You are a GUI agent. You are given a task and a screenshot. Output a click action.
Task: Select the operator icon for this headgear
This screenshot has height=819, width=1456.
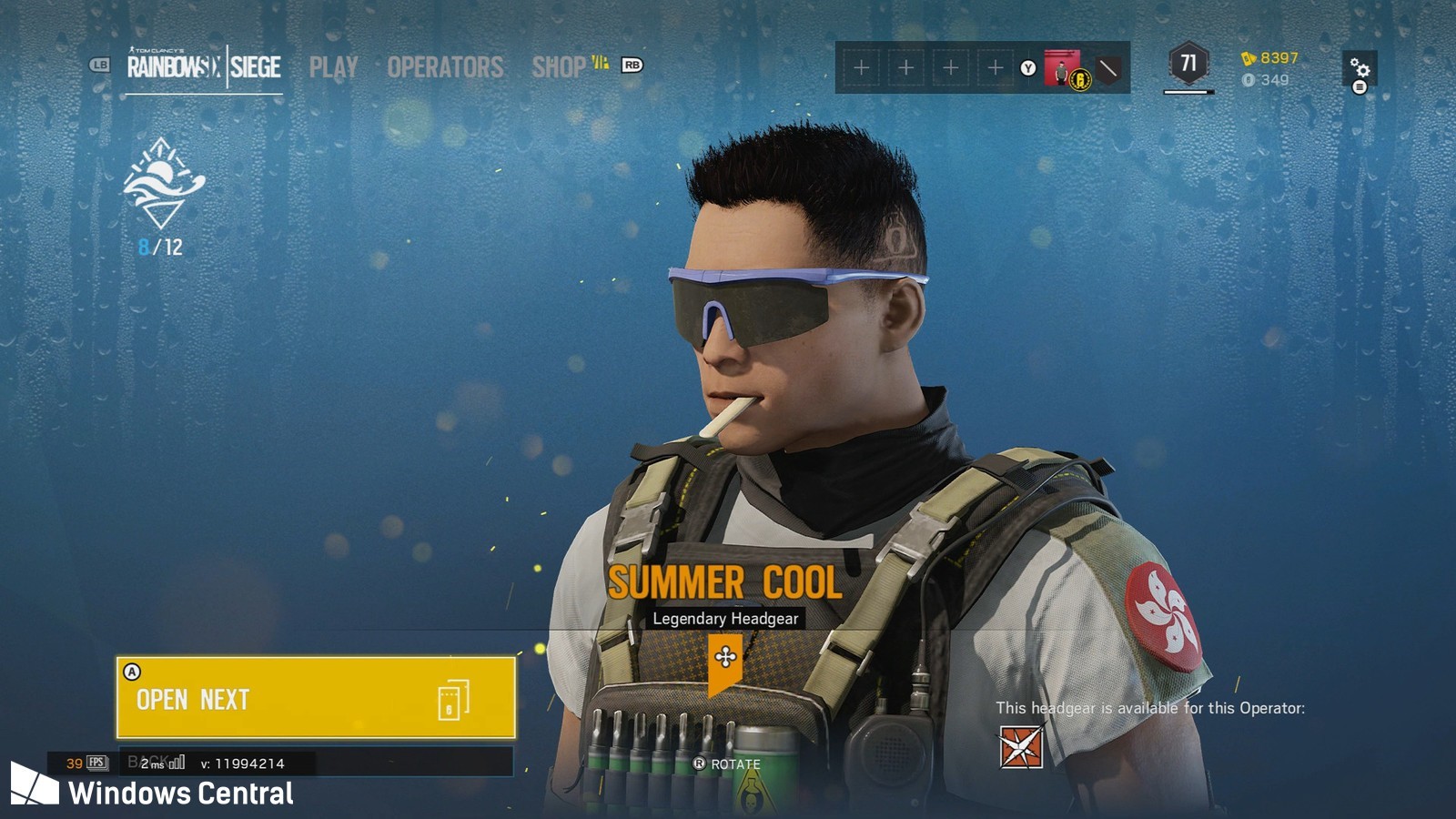click(1021, 747)
